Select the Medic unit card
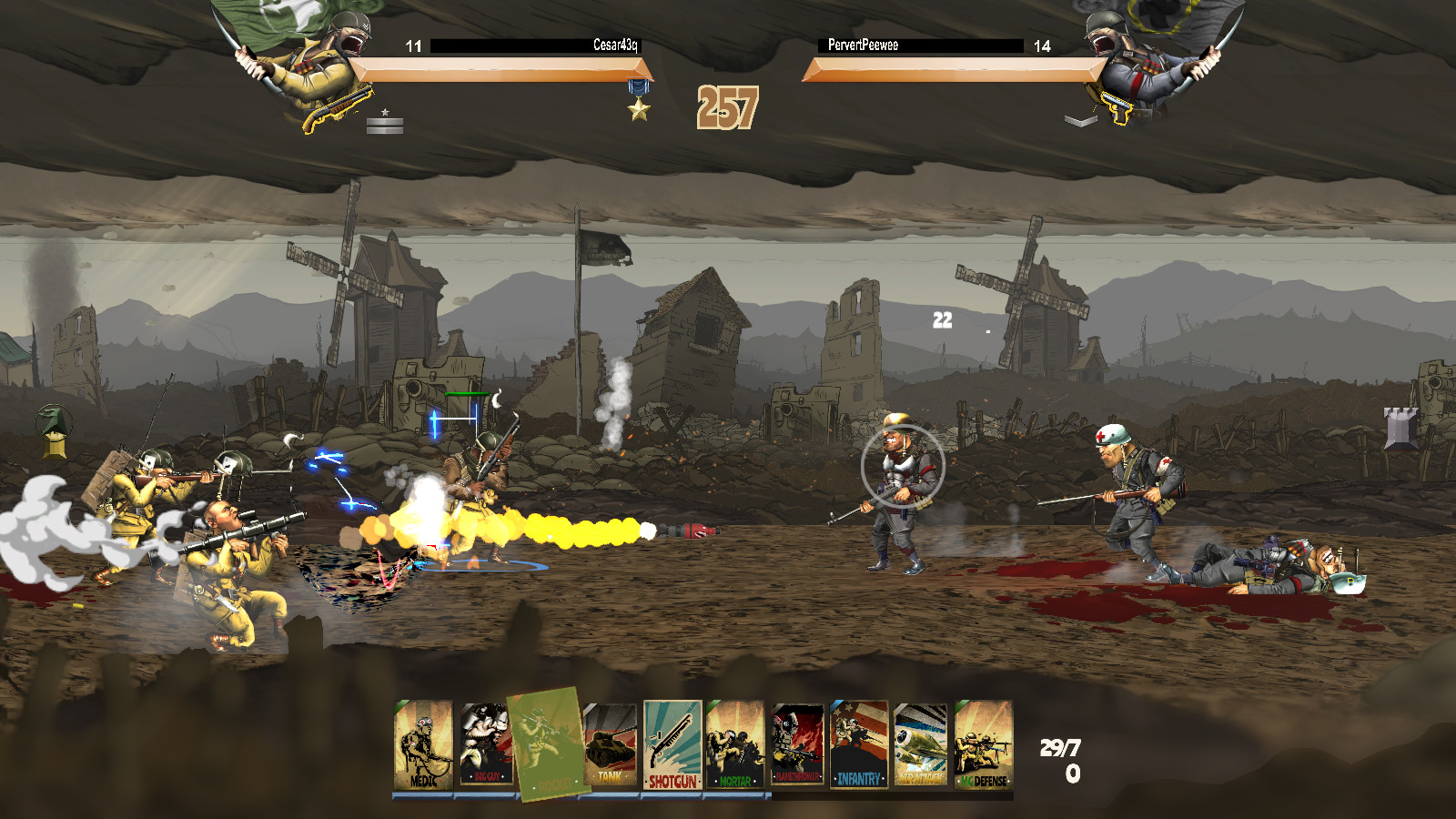The height and width of the screenshot is (819, 1456). point(423,745)
